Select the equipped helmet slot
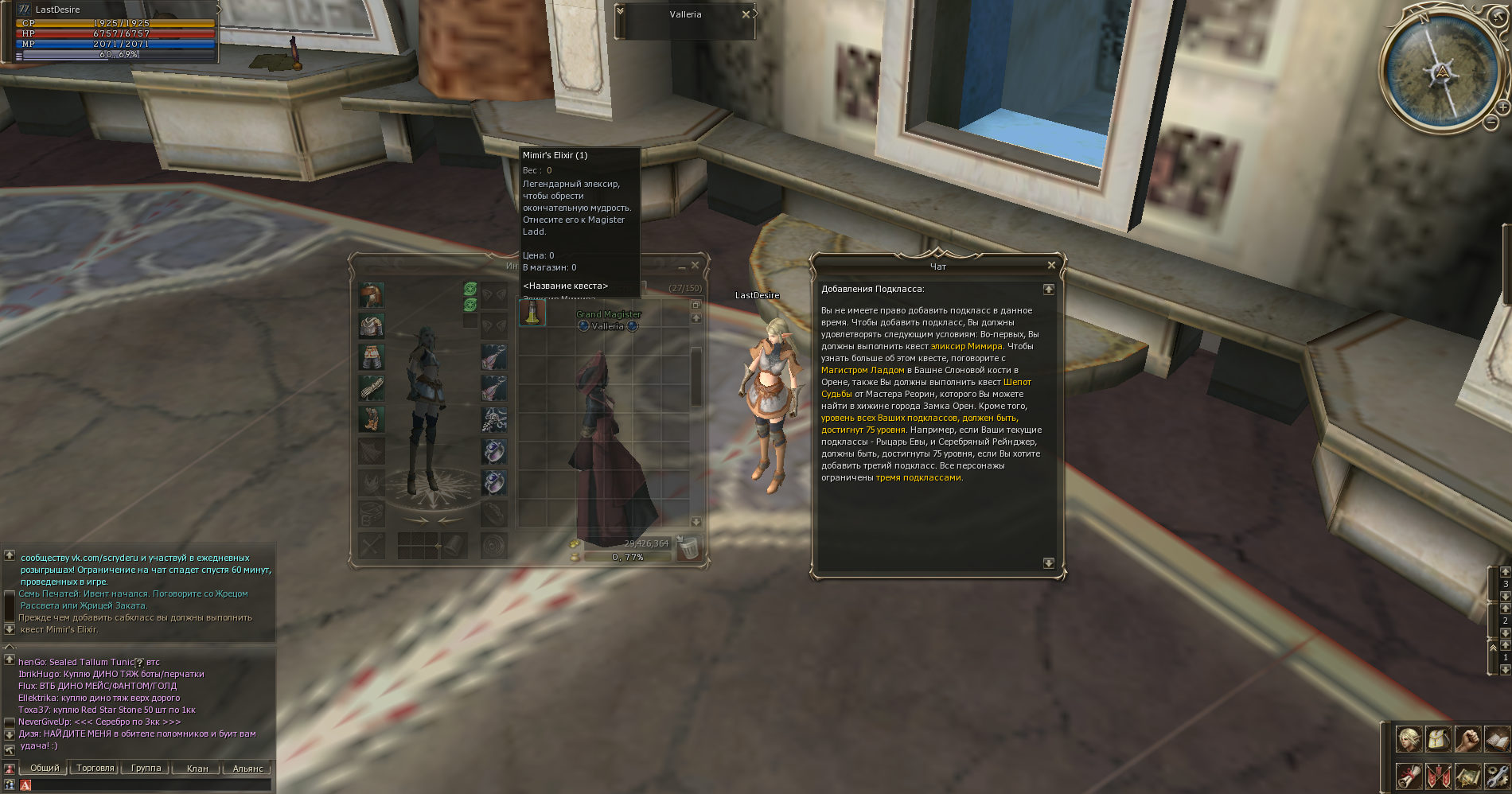This screenshot has height=794, width=1512. coord(371,294)
